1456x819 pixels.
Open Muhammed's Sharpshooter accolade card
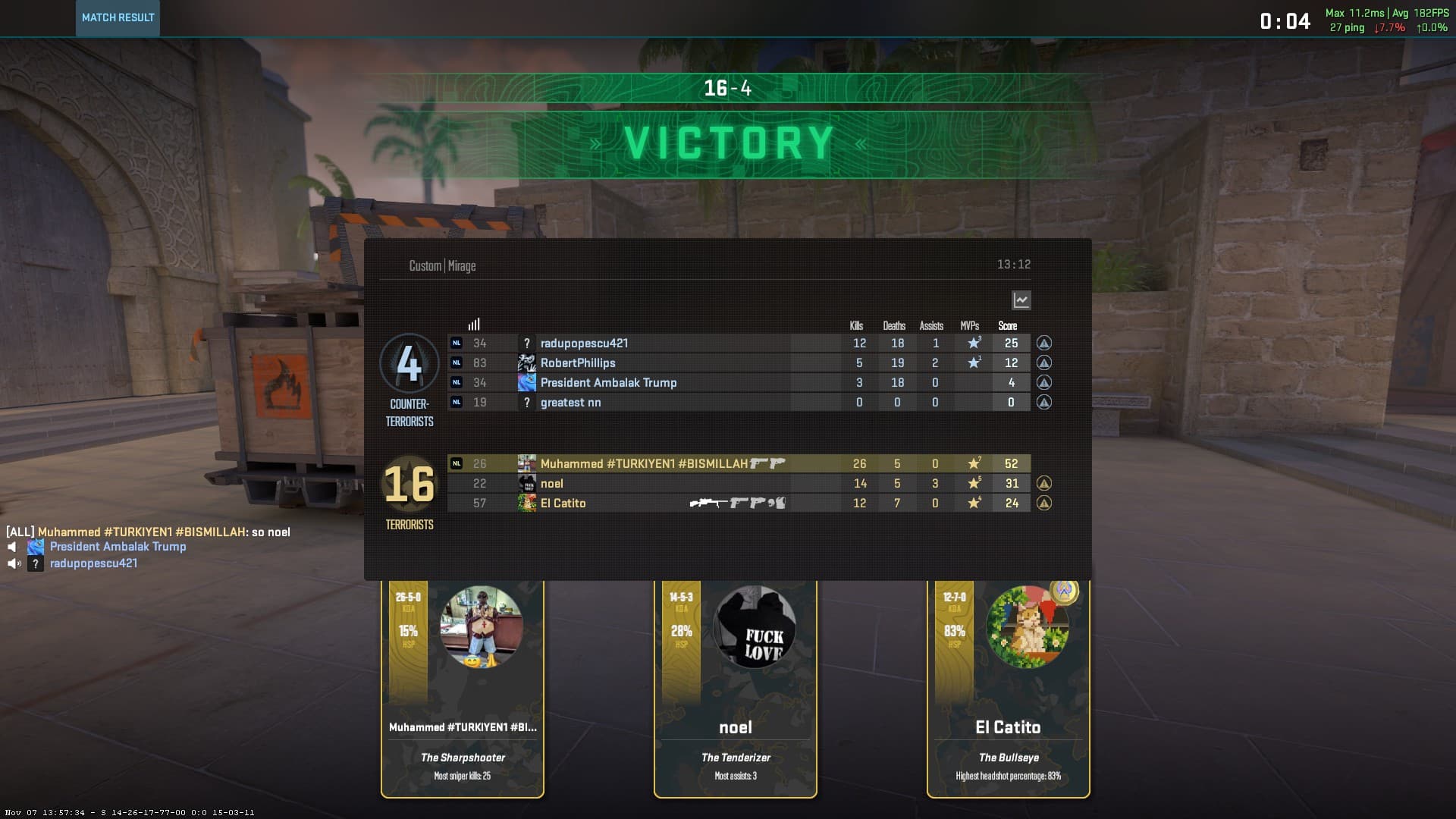463,689
